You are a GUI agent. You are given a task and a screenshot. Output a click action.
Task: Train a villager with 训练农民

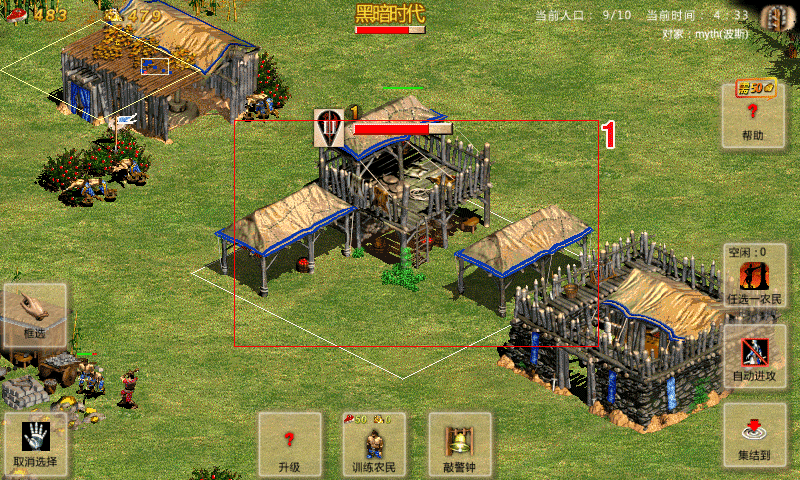click(x=375, y=444)
